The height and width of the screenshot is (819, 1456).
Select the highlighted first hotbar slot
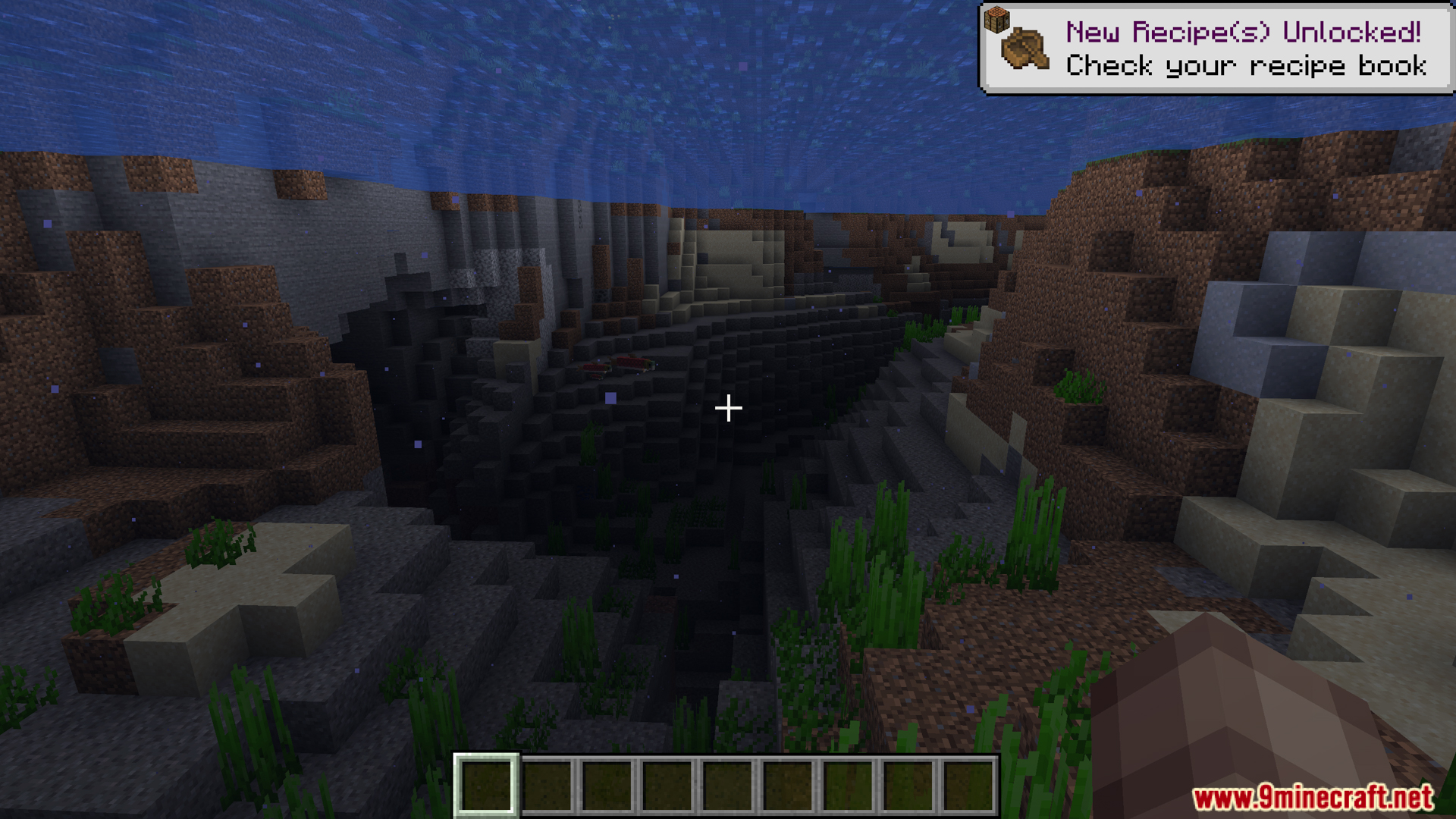pyautogui.click(x=486, y=786)
